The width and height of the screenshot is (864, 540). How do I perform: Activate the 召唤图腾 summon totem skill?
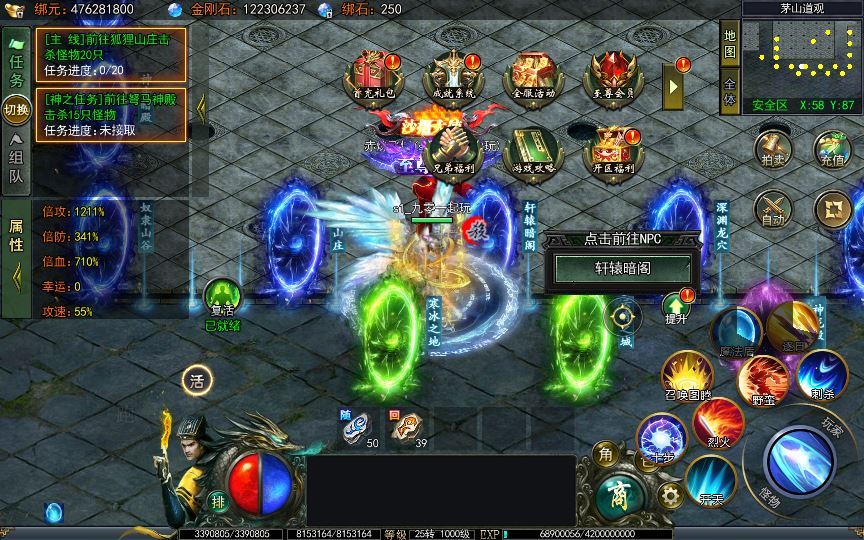[x=686, y=377]
